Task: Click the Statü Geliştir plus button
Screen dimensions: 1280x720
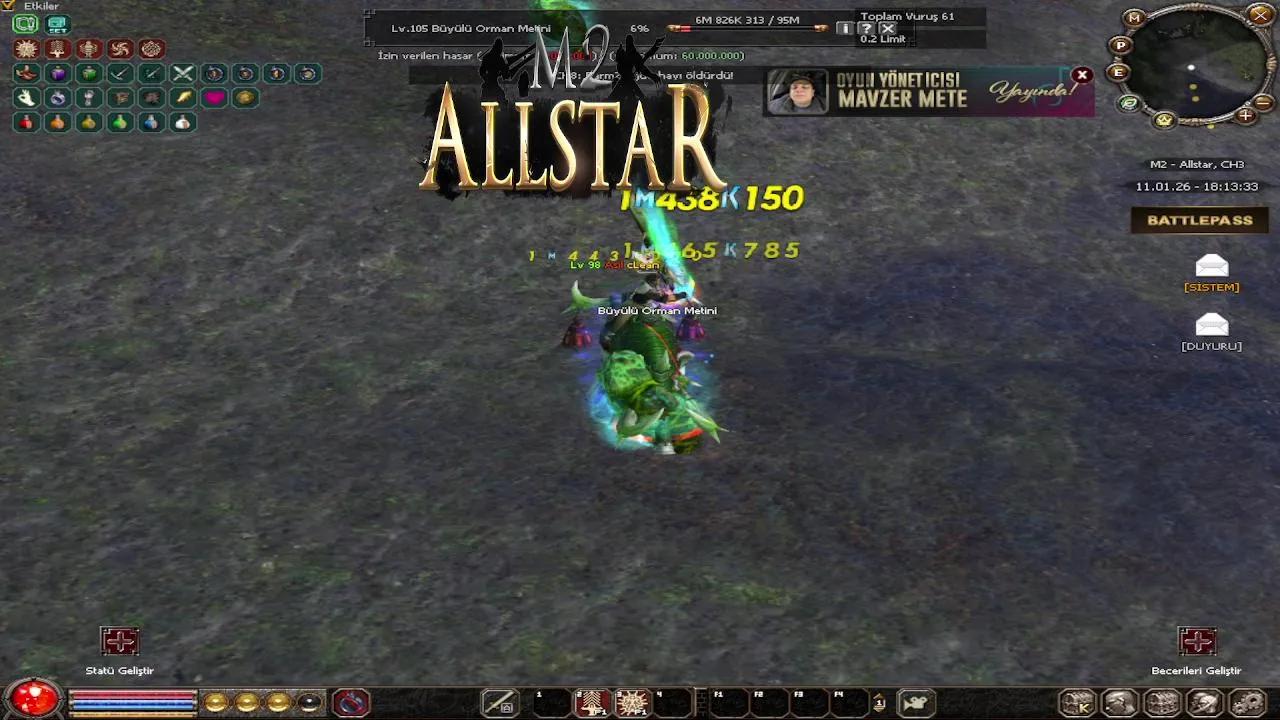Action: click(119, 641)
